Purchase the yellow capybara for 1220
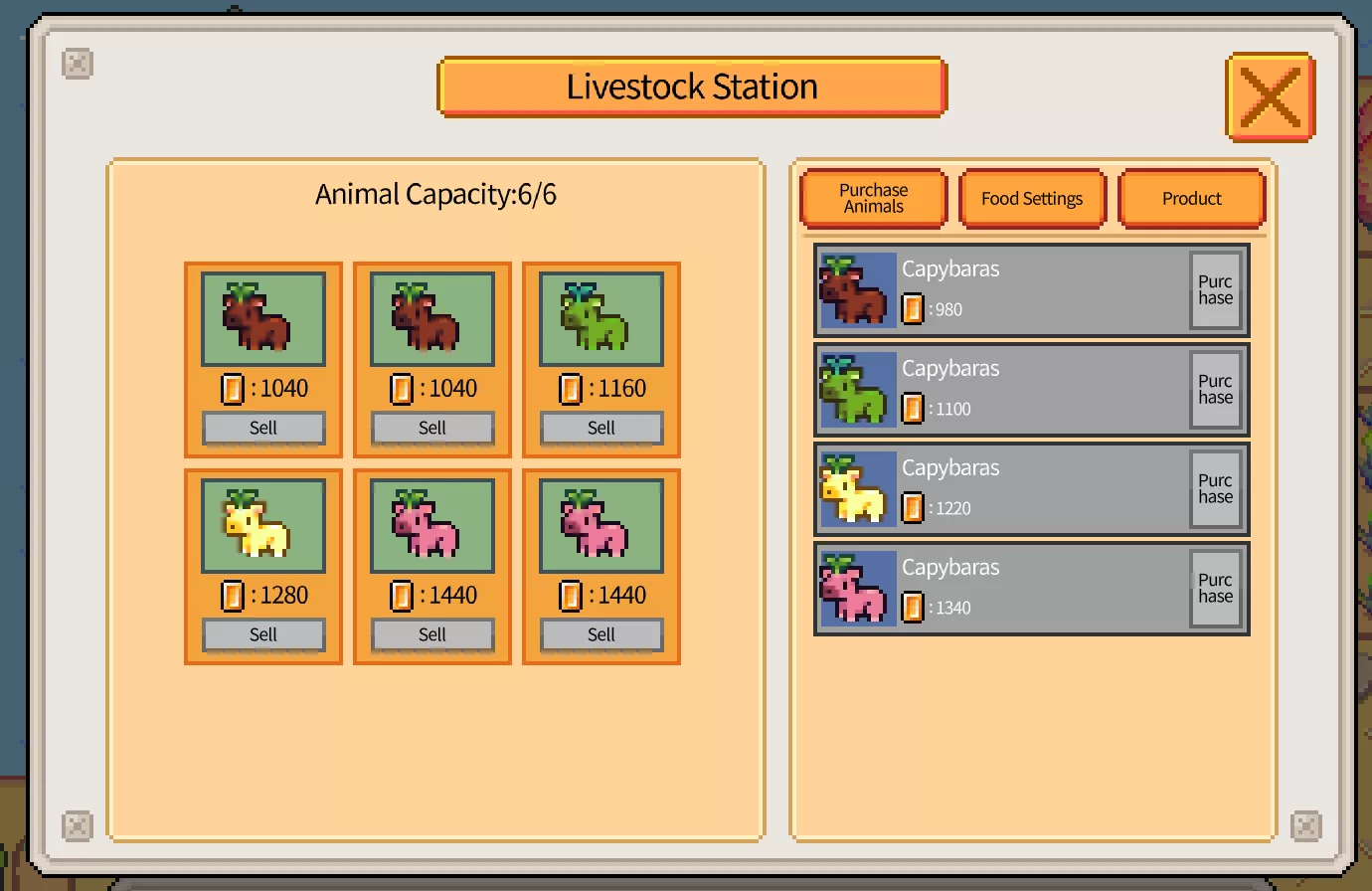 [x=1215, y=489]
